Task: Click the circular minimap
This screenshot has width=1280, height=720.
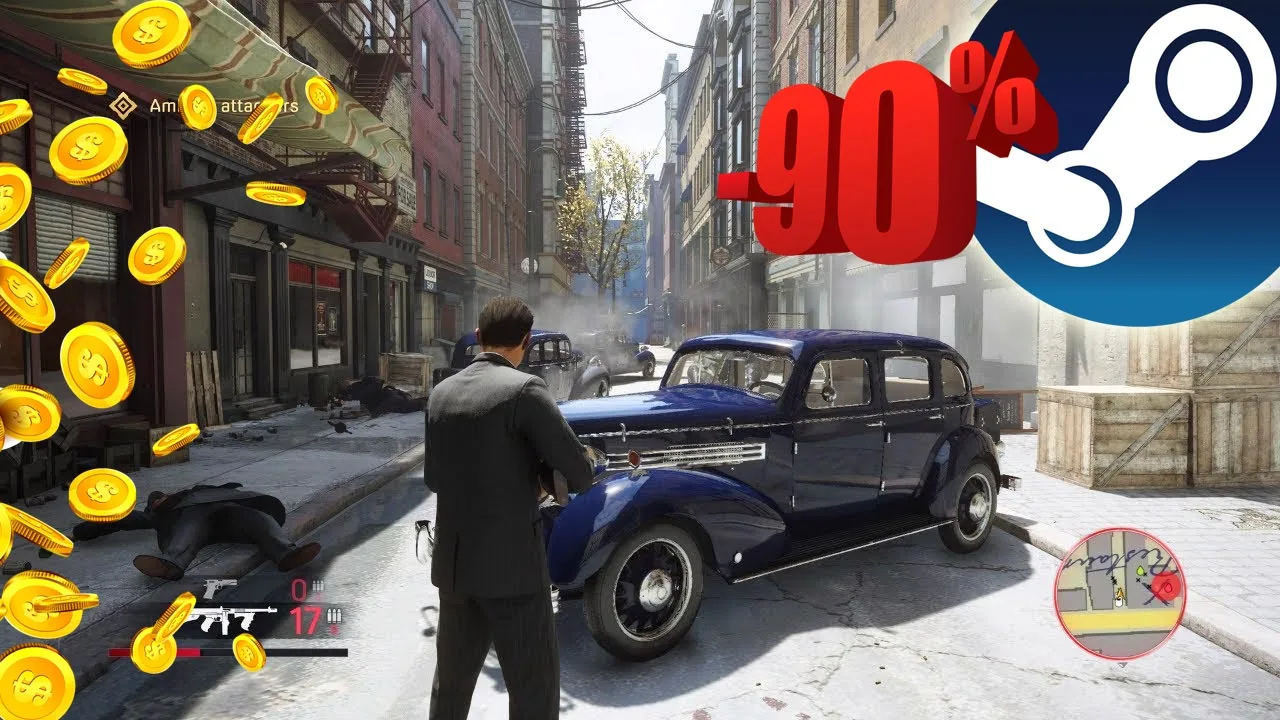Action: [1120, 594]
